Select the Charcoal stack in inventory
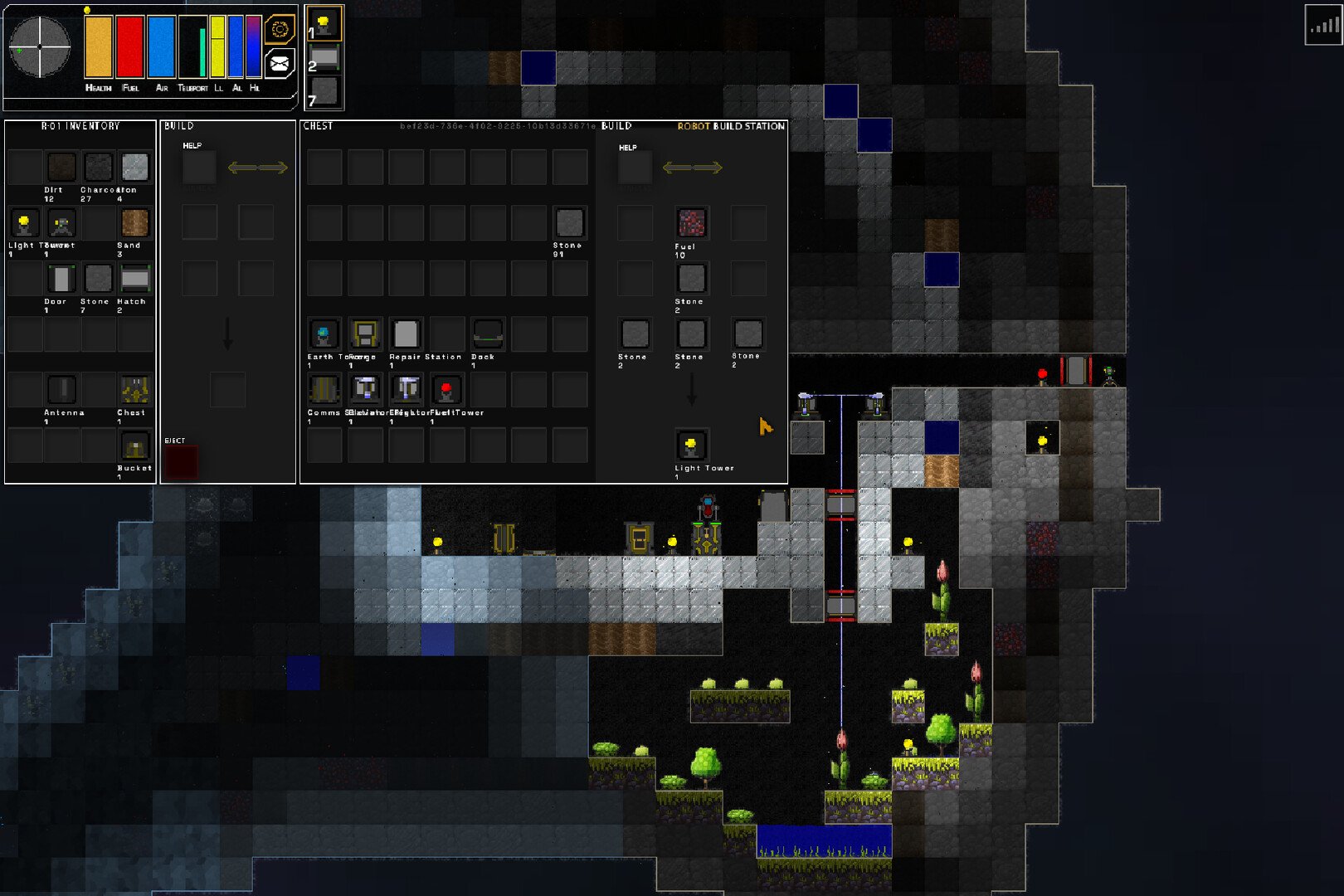 (98, 168)
